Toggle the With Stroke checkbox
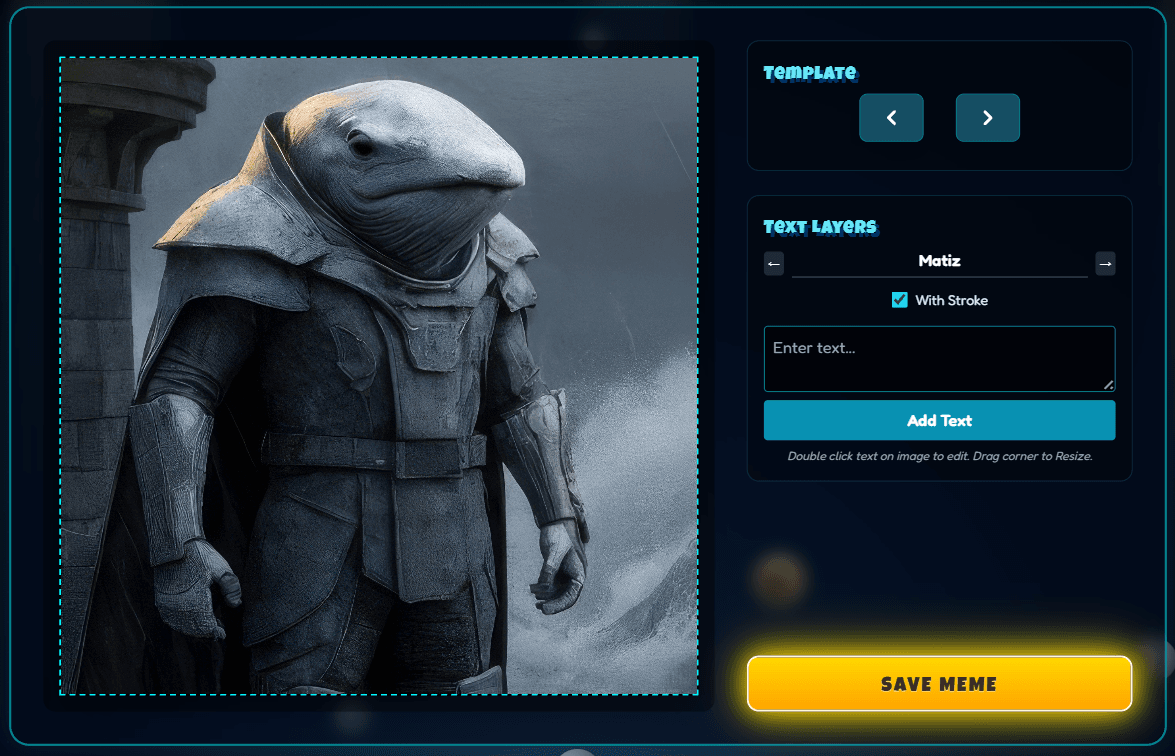 coord(900,300)
